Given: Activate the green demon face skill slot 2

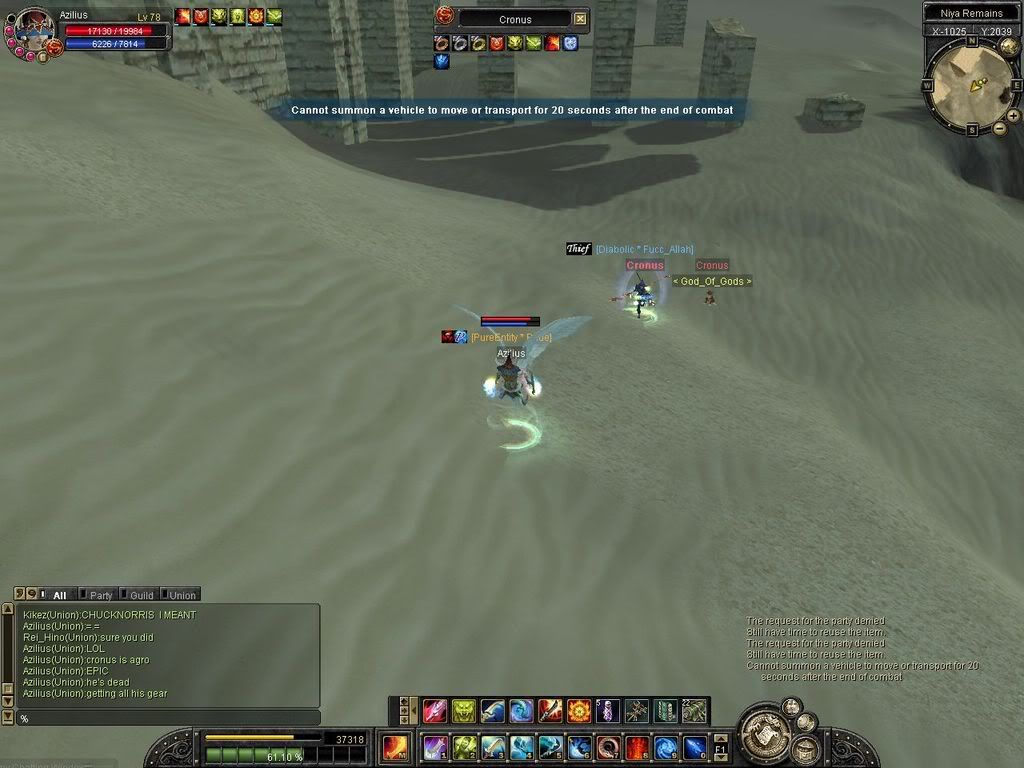Looking at the screenshot, I should pos(464,748).
